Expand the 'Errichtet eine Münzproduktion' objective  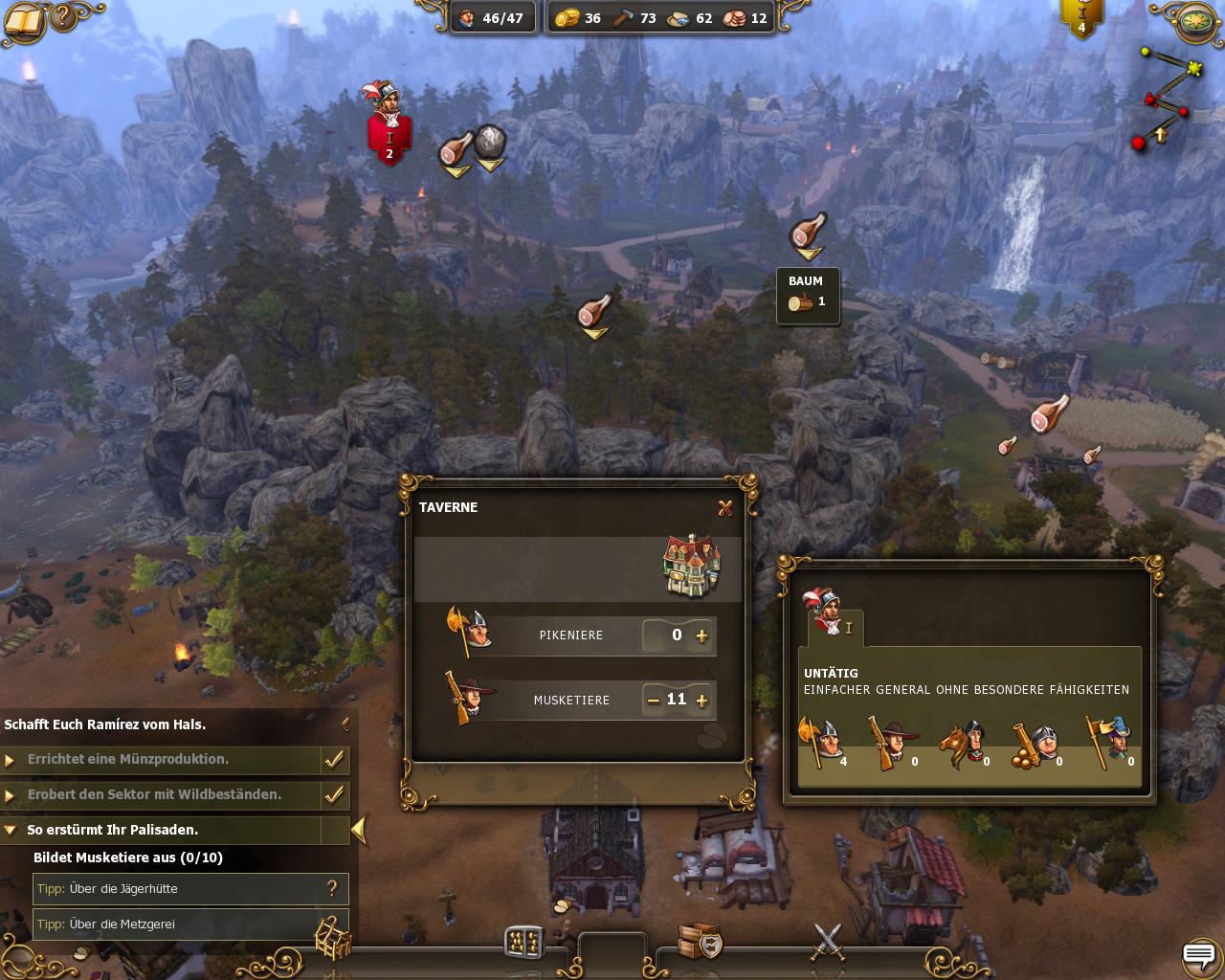[11, 760]
